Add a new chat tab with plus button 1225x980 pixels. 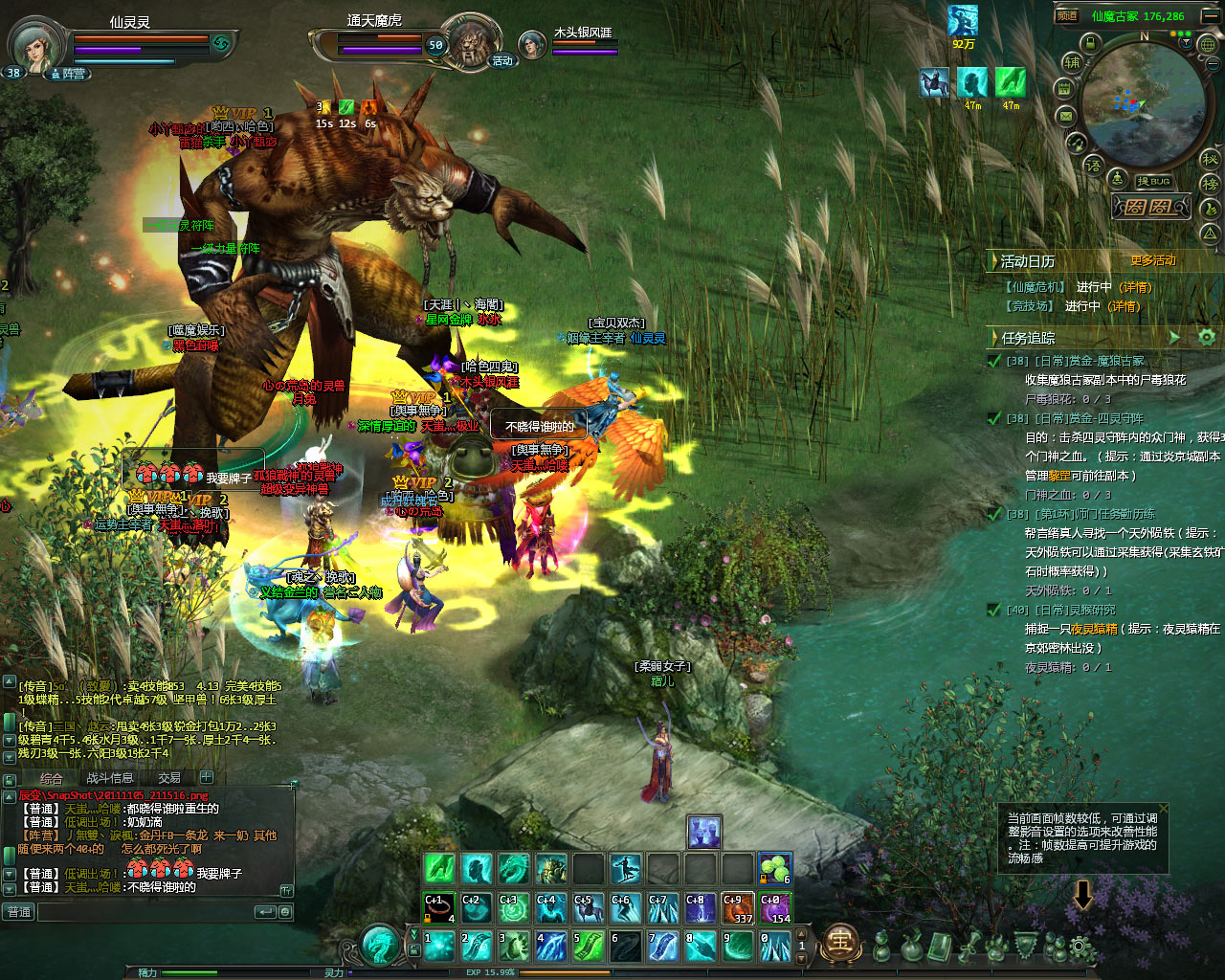[207, 777]
